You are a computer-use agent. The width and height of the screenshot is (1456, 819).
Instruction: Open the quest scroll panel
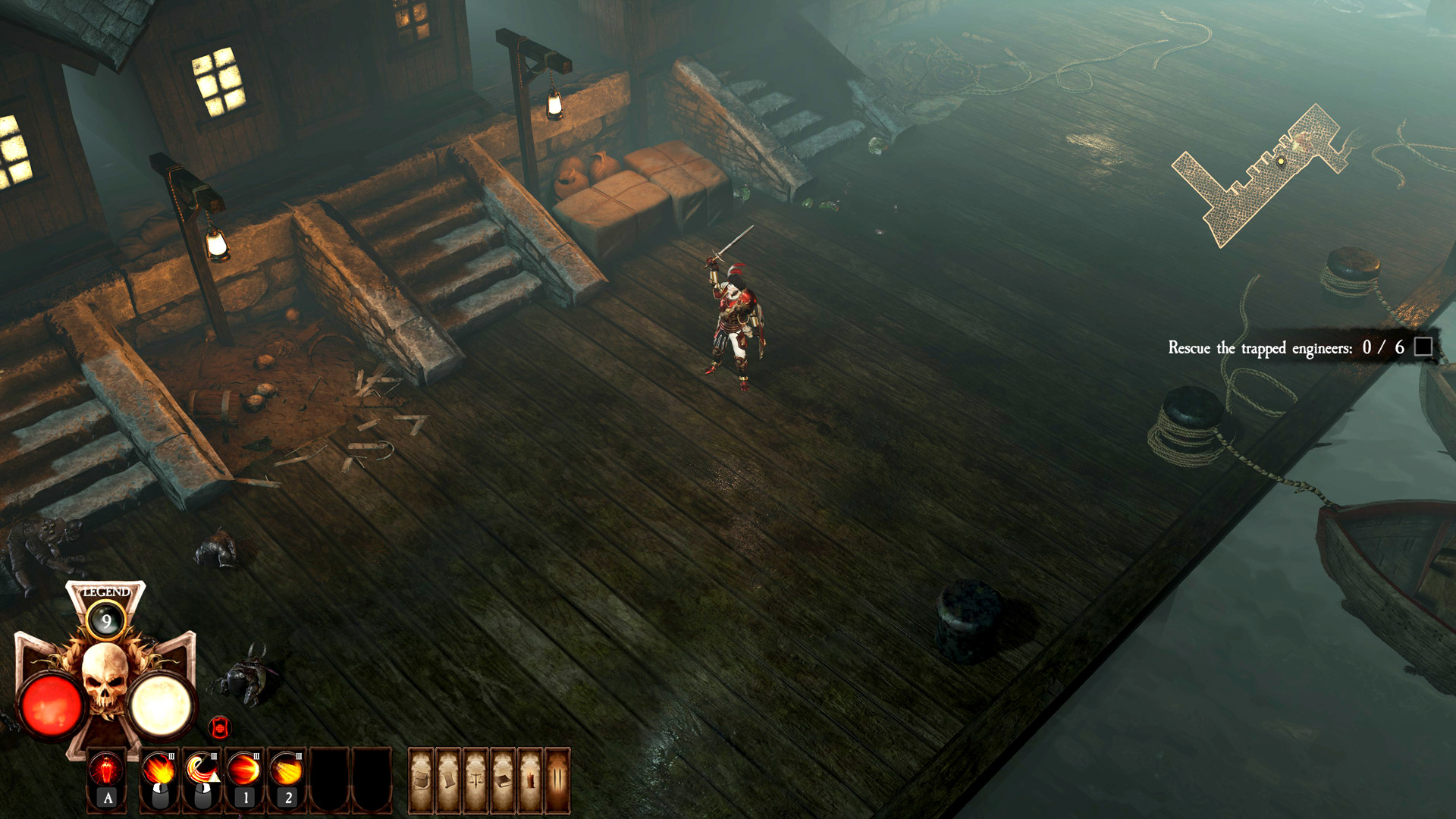[x=449, y=780]
